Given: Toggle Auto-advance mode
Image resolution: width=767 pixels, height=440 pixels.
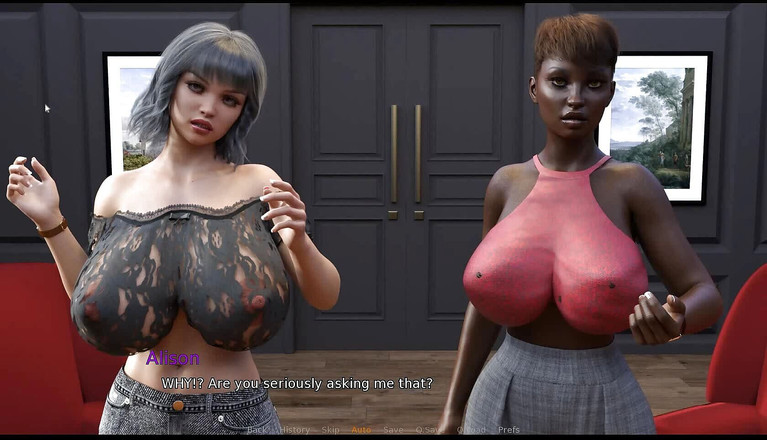Looking at the screenshot, I should coord(361,430).
